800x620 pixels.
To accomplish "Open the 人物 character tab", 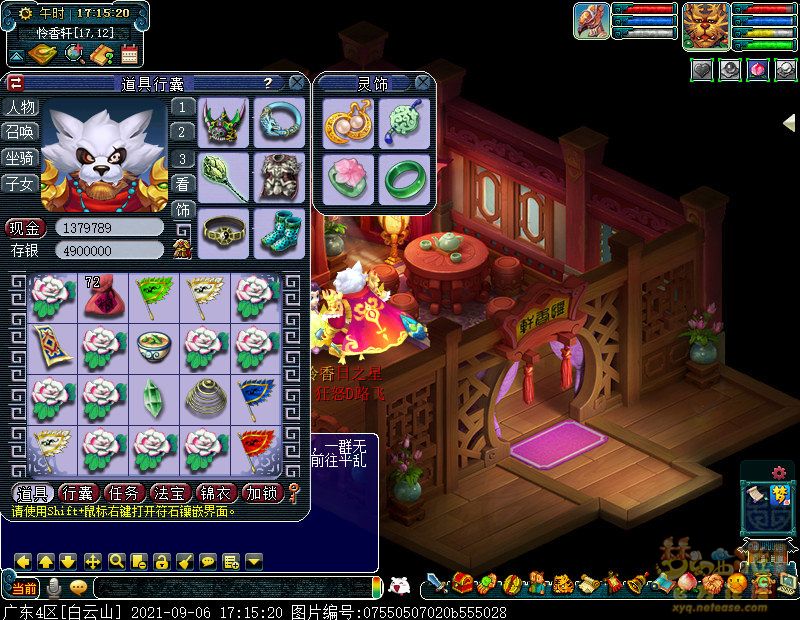I will (x=19, y=107).
